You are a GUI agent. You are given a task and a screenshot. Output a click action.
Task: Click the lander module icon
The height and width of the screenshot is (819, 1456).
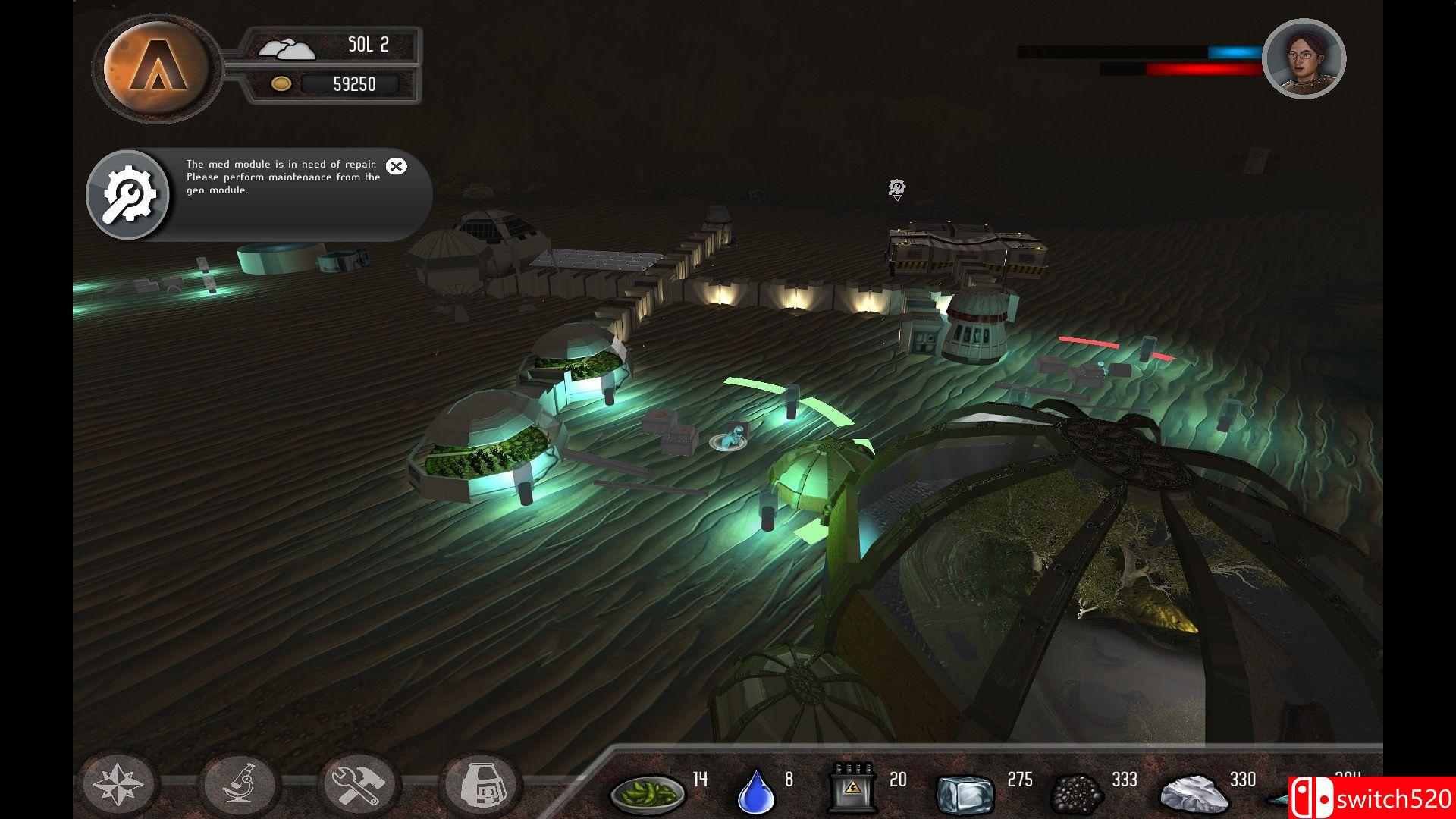coord(481,785)
